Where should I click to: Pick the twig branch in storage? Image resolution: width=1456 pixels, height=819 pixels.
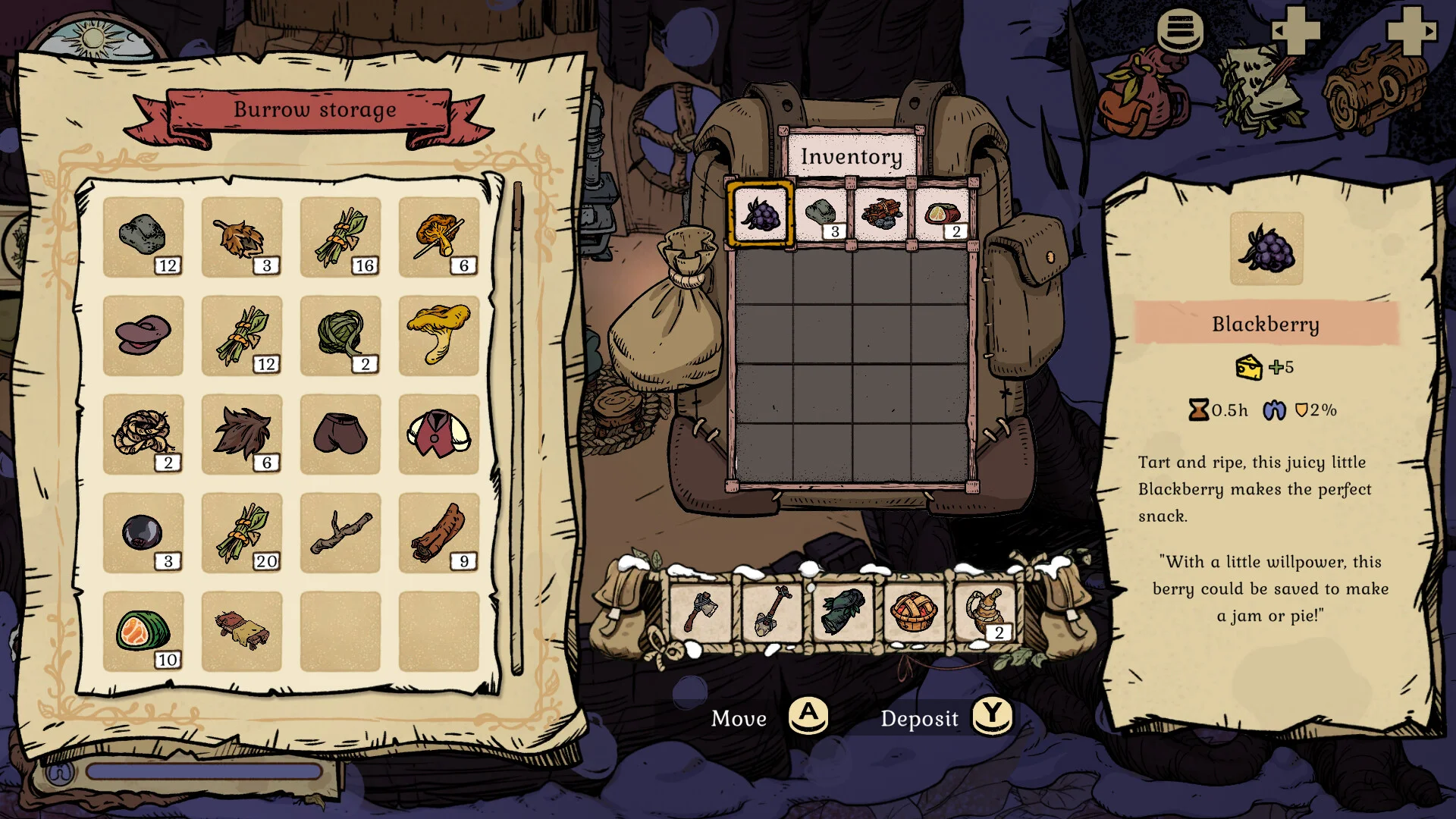click(340, 532)
